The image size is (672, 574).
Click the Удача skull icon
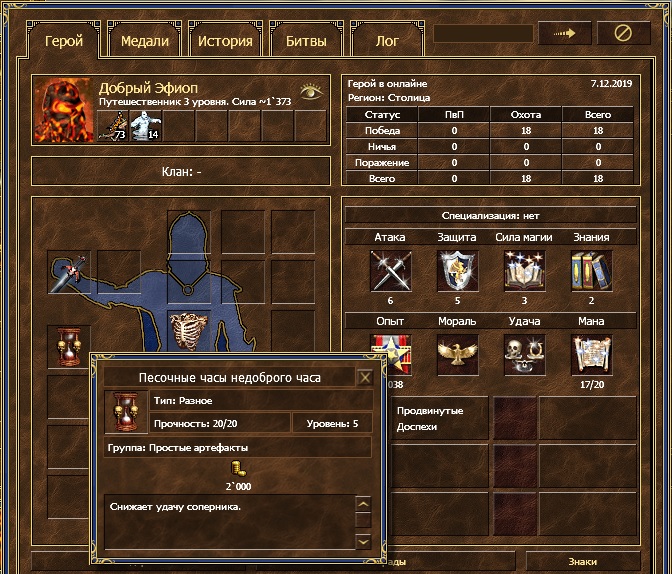(x=524, y=353)
